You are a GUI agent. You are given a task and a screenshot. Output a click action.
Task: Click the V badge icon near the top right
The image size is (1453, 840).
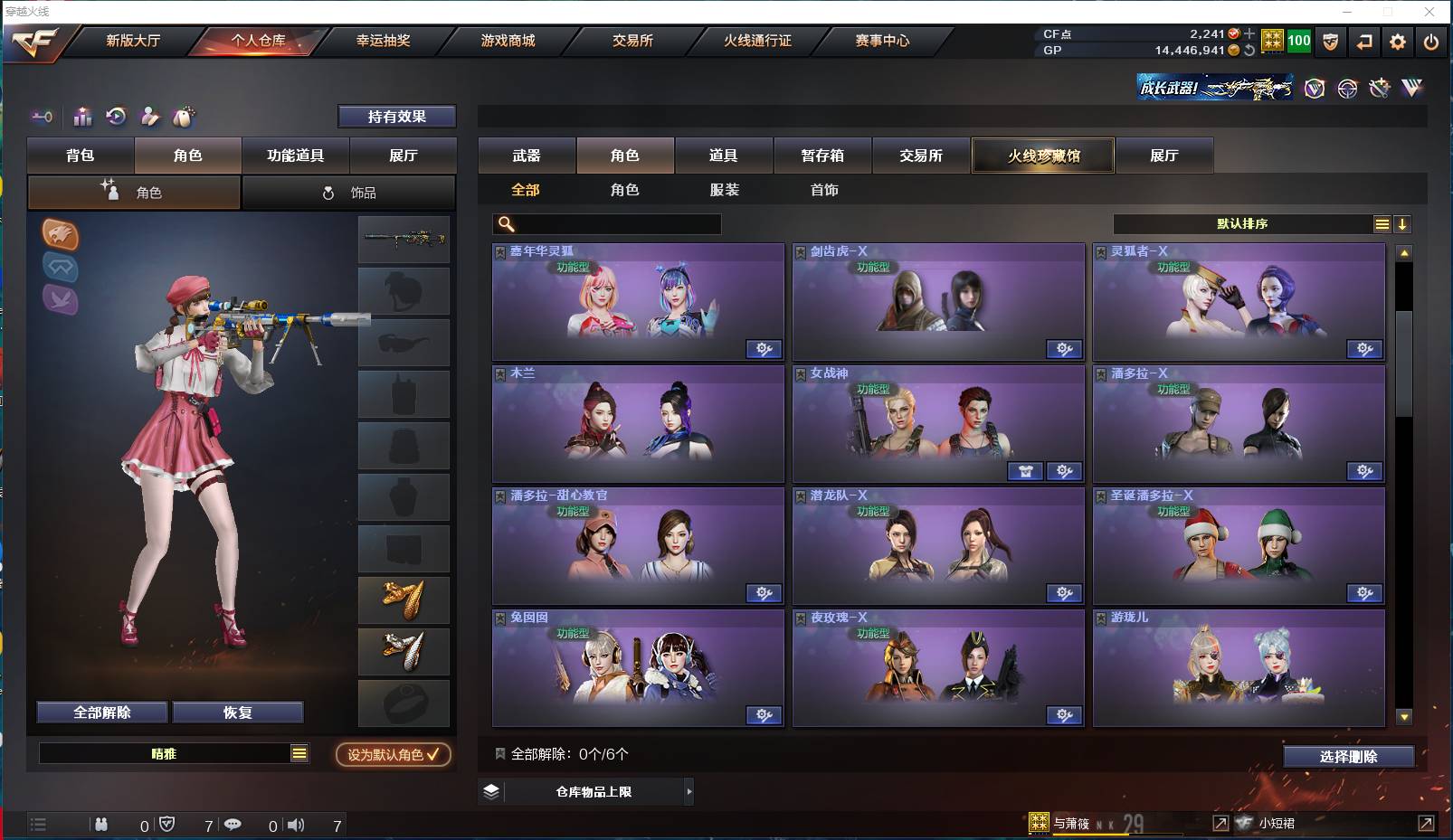coord(1313,89)
